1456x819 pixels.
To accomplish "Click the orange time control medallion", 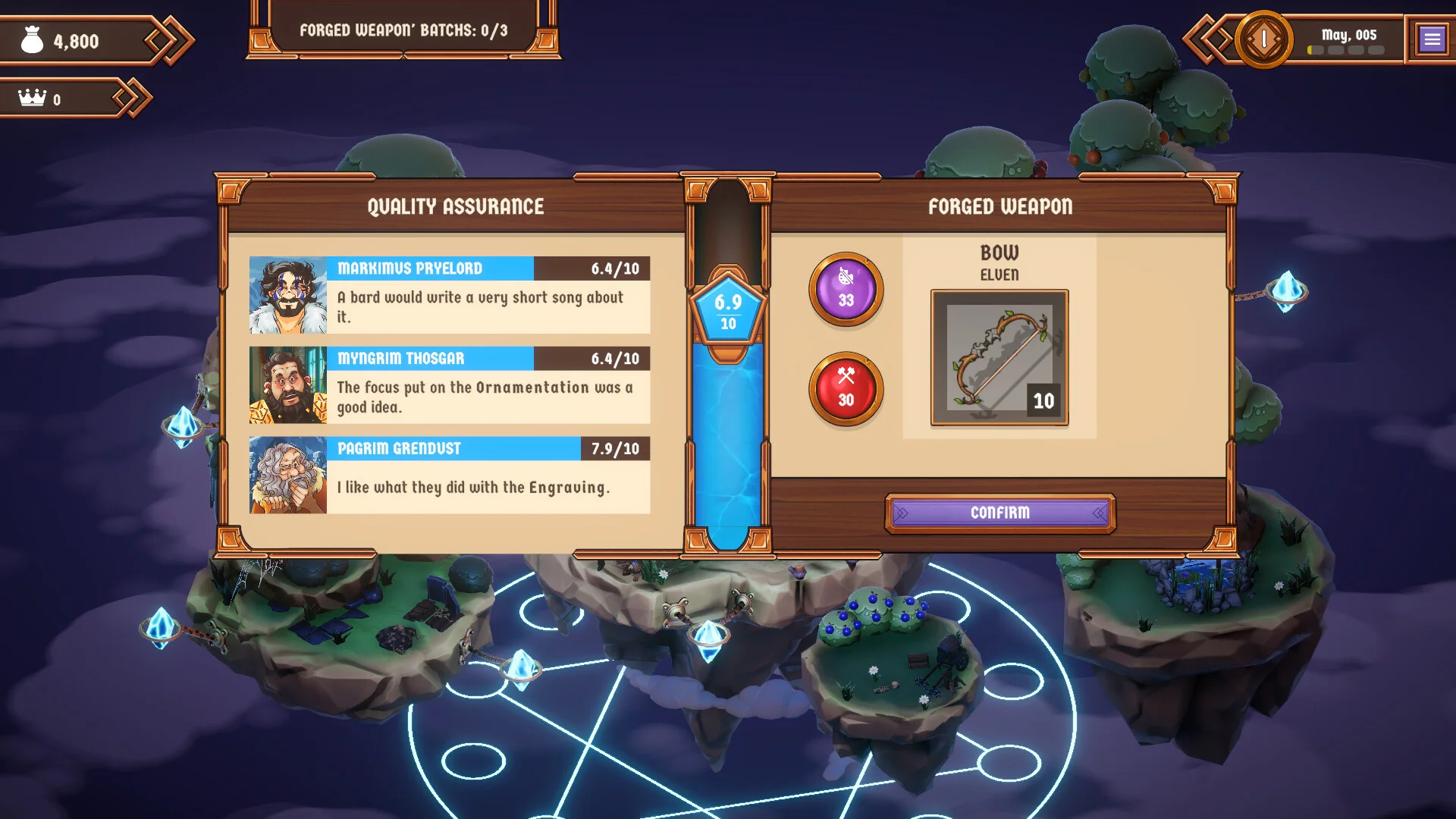I will point(1263,39).
